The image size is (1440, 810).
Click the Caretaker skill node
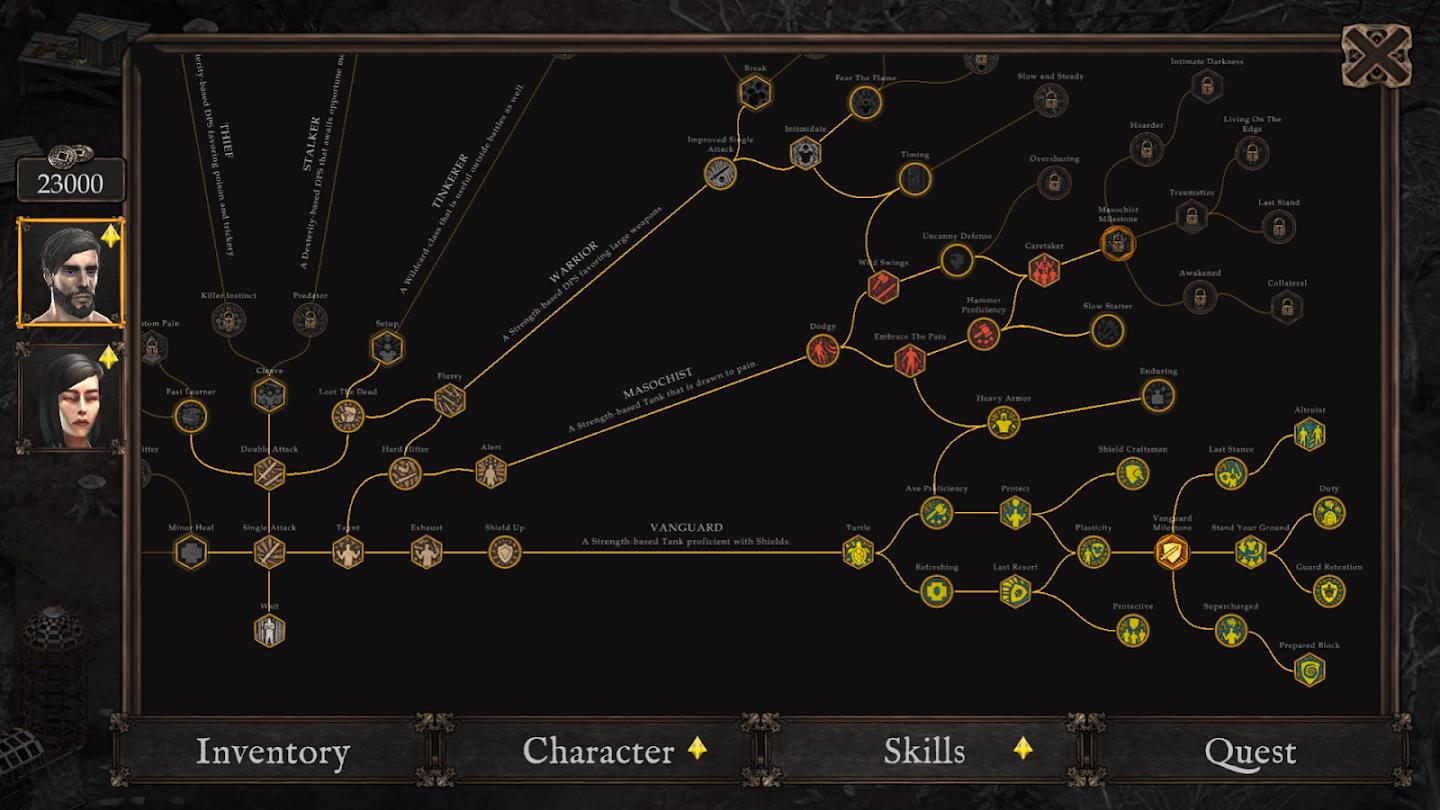point(1043,269)
